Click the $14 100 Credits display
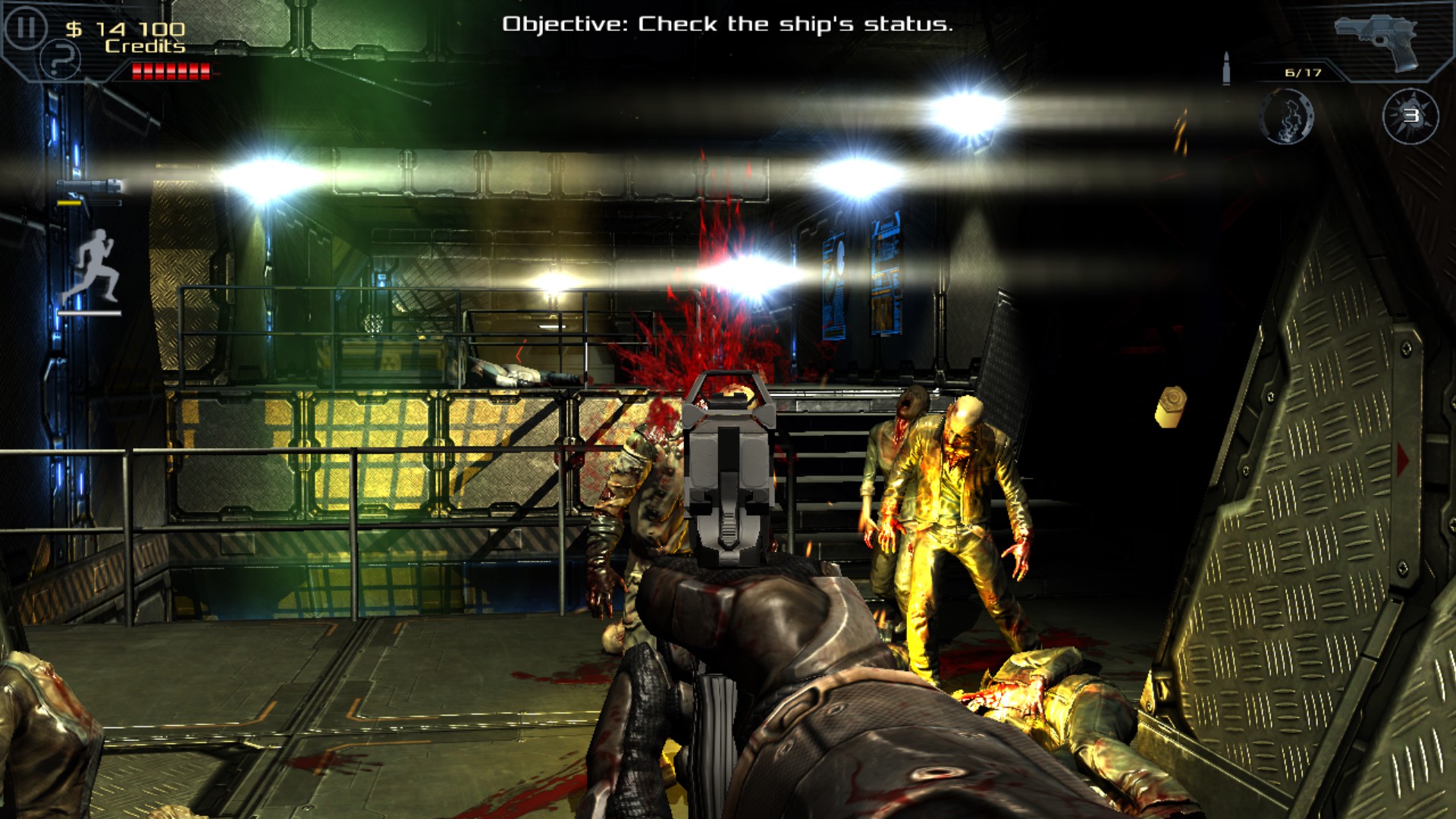Image resolution: width=1456 pixels, height=819 pixels. 125,34
